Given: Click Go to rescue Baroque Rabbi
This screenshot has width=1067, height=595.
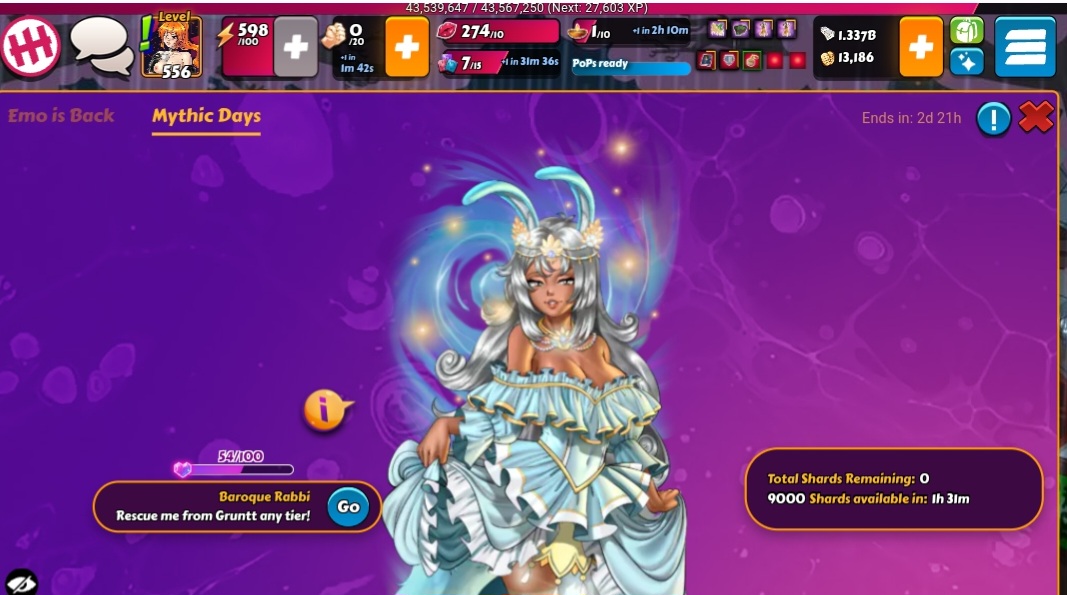Looking at the screenshot, I should [x=348, y=507].
